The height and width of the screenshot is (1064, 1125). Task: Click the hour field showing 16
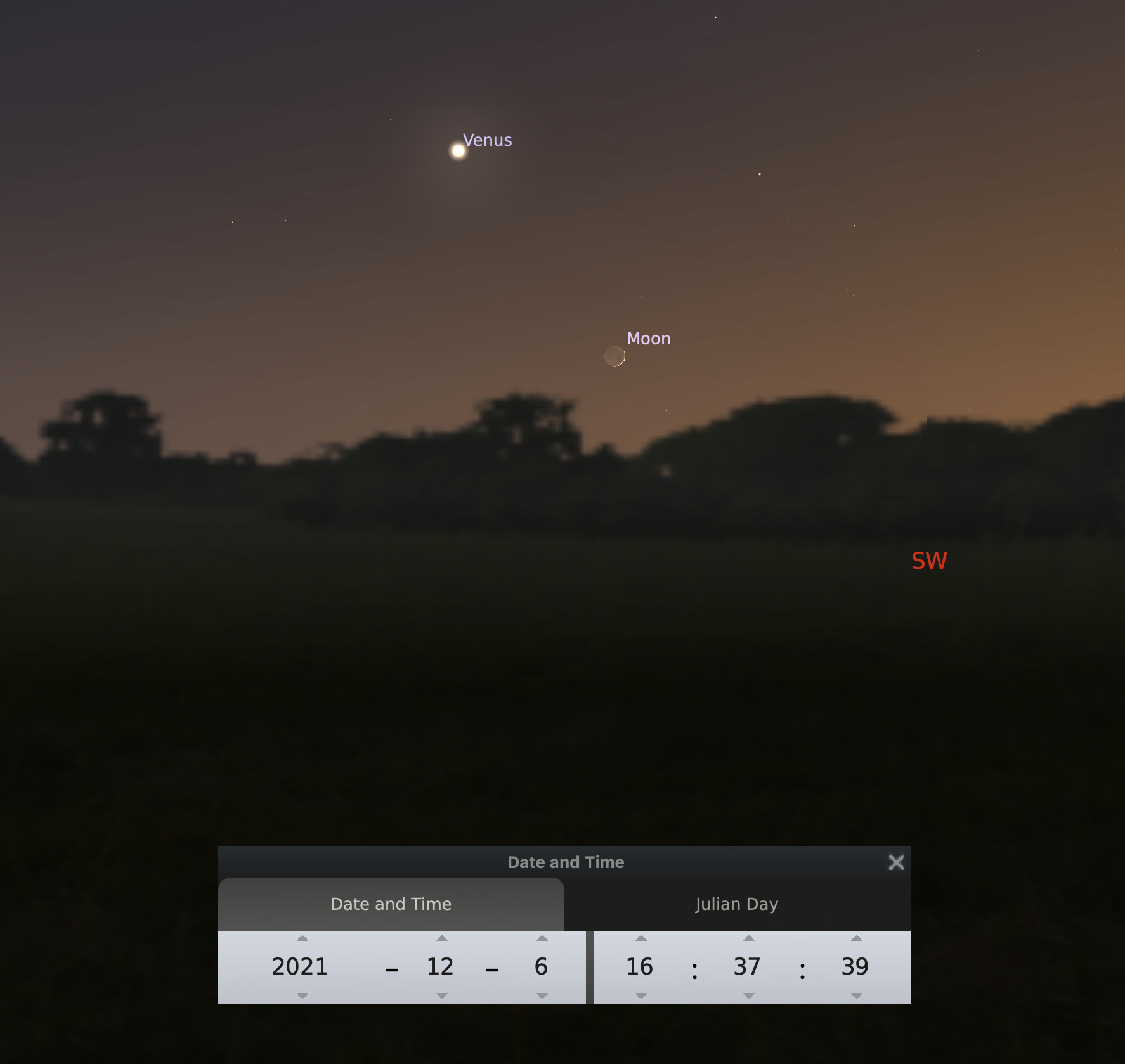pyautogui.click(x=639, y=967)
